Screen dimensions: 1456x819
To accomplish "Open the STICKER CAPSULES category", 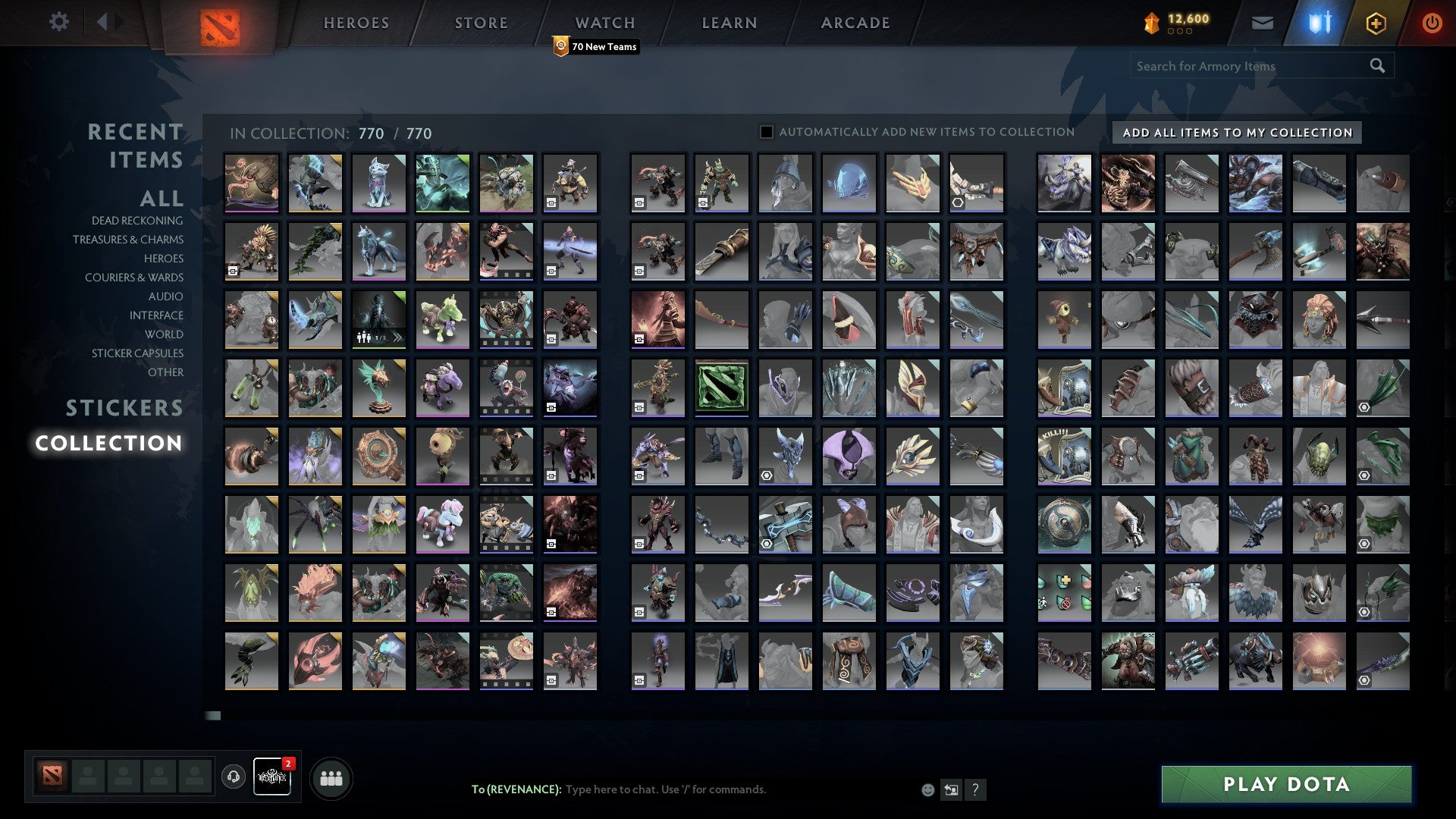I will pyautogui.click(x=136, y=353).
